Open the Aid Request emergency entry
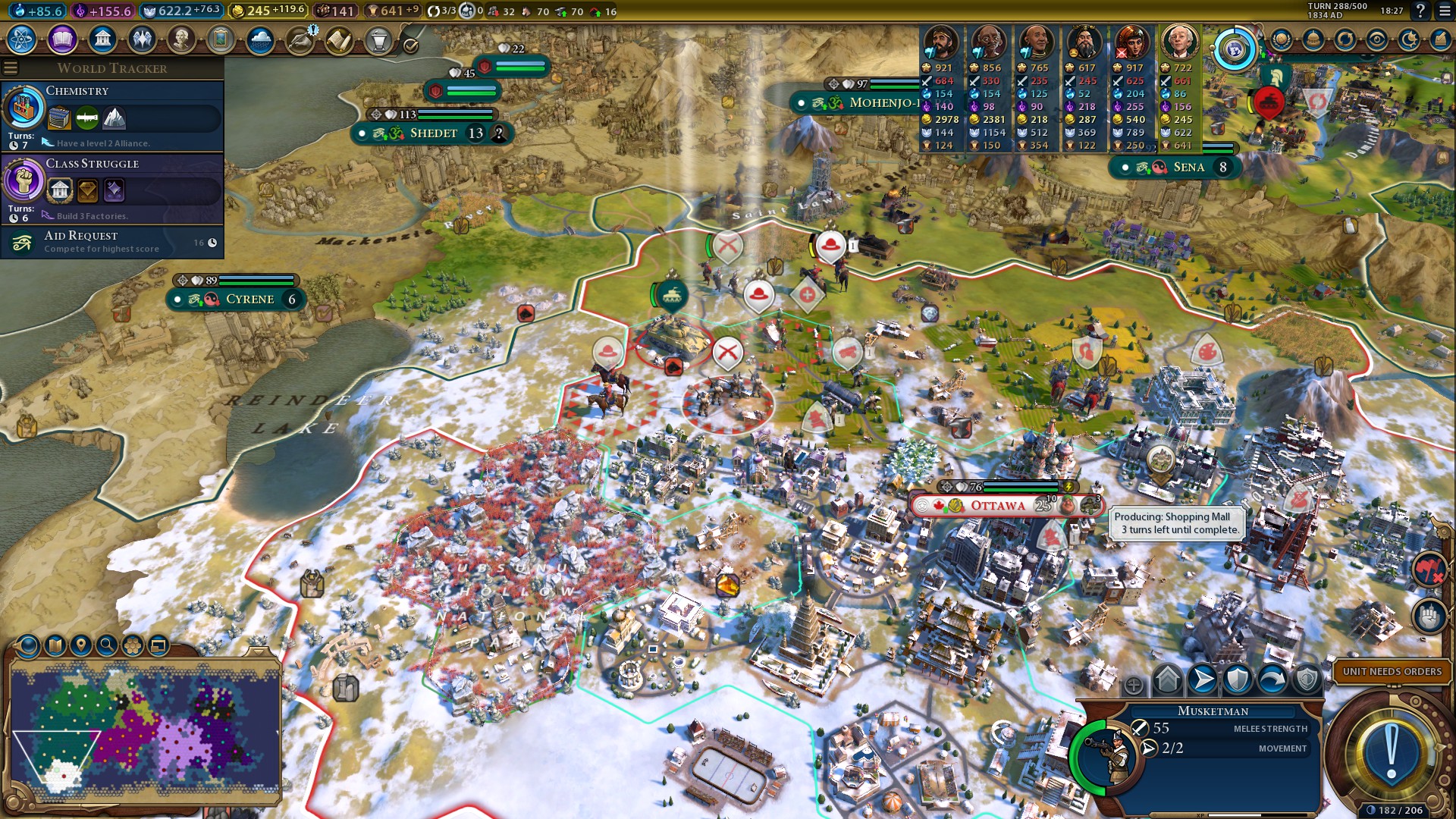The image size is (1456, 819). (x=114, y=242)
